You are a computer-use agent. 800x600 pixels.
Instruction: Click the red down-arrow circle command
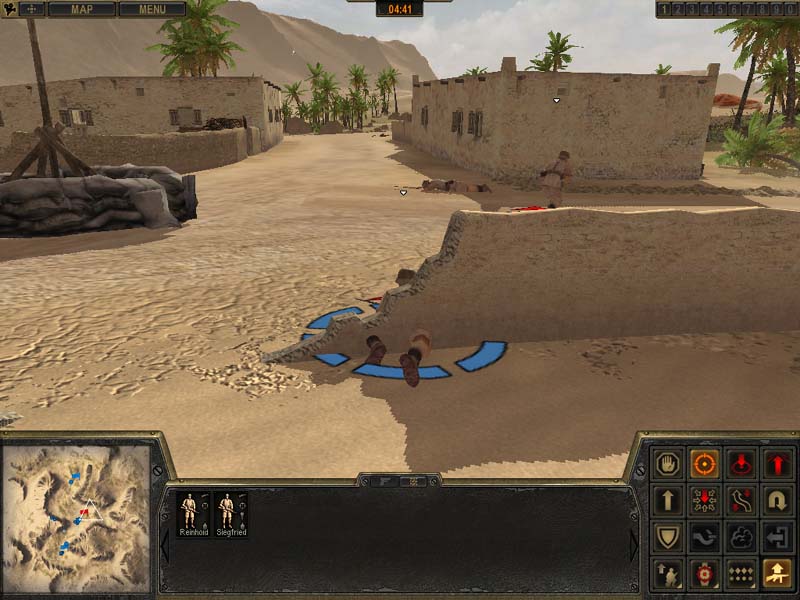741,464
